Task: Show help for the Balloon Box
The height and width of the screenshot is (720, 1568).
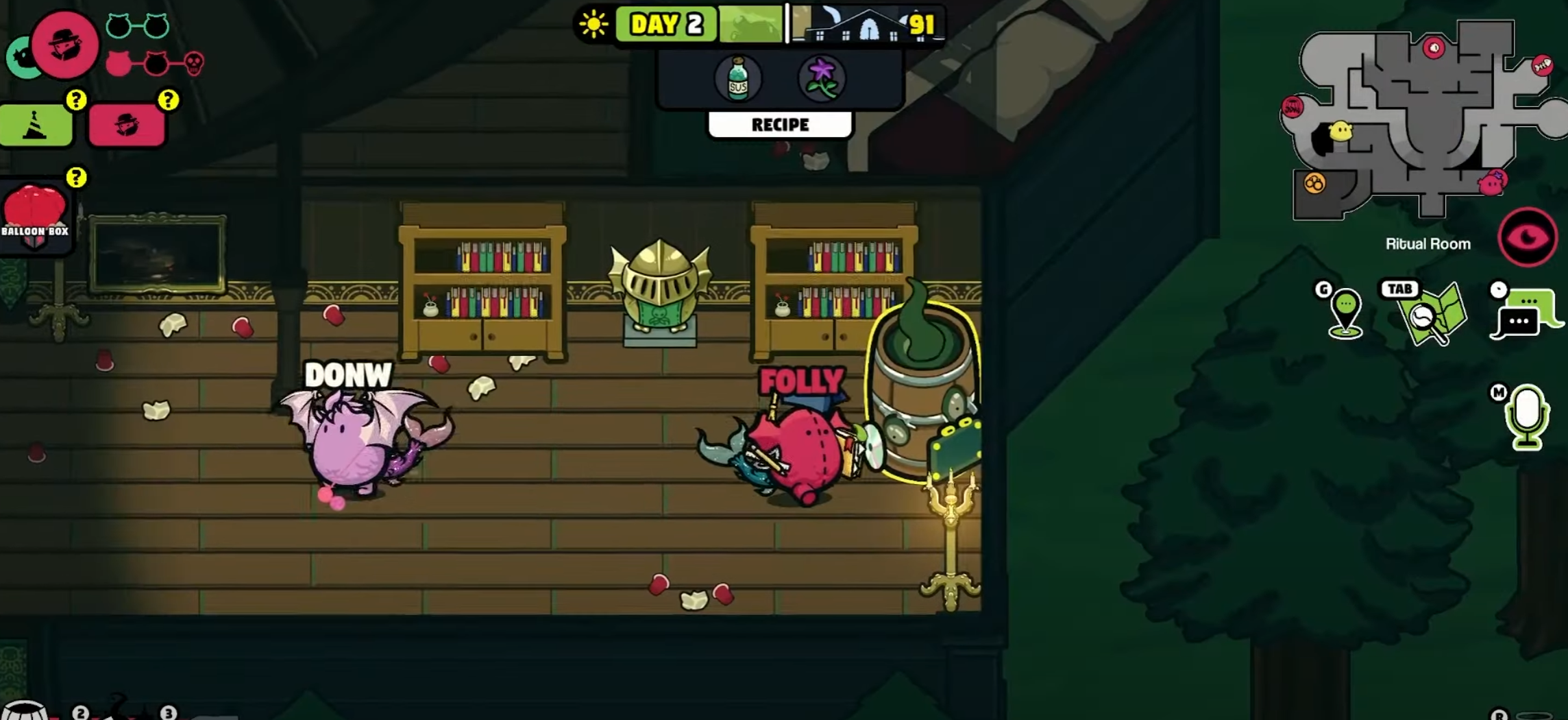Action: click(76, 178)
